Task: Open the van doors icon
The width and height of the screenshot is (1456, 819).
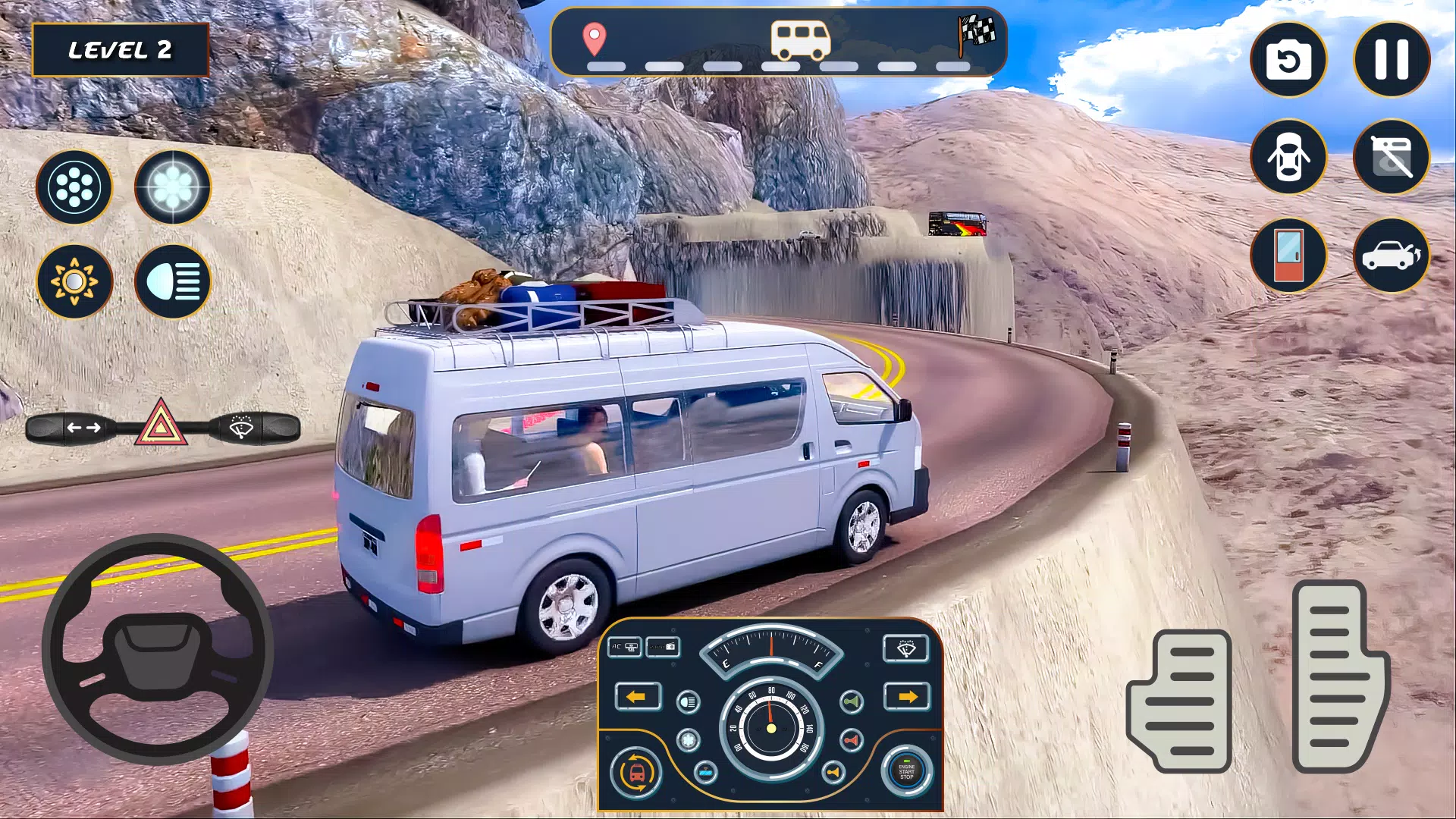Action: coord(1288,157)
